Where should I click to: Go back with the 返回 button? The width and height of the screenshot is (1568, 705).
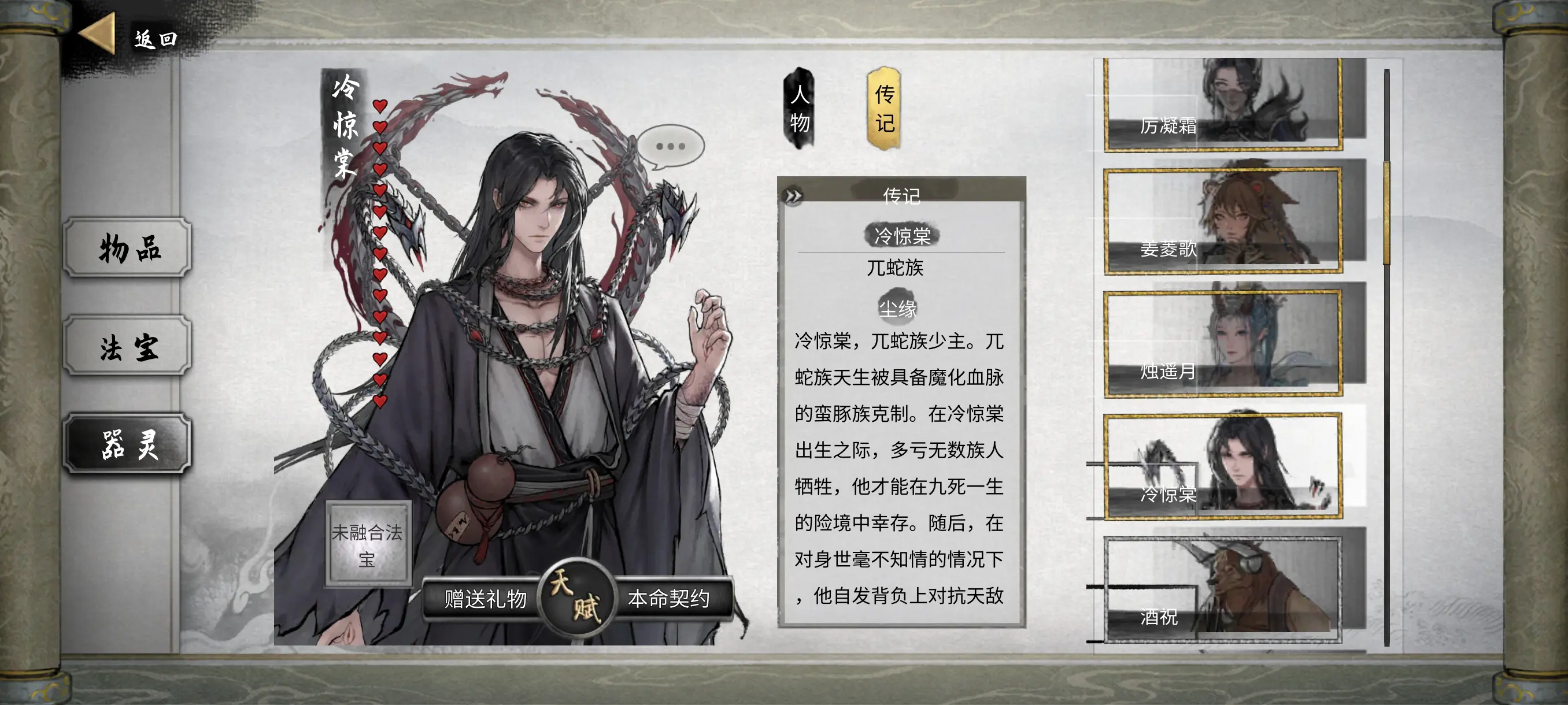(129, 38)
